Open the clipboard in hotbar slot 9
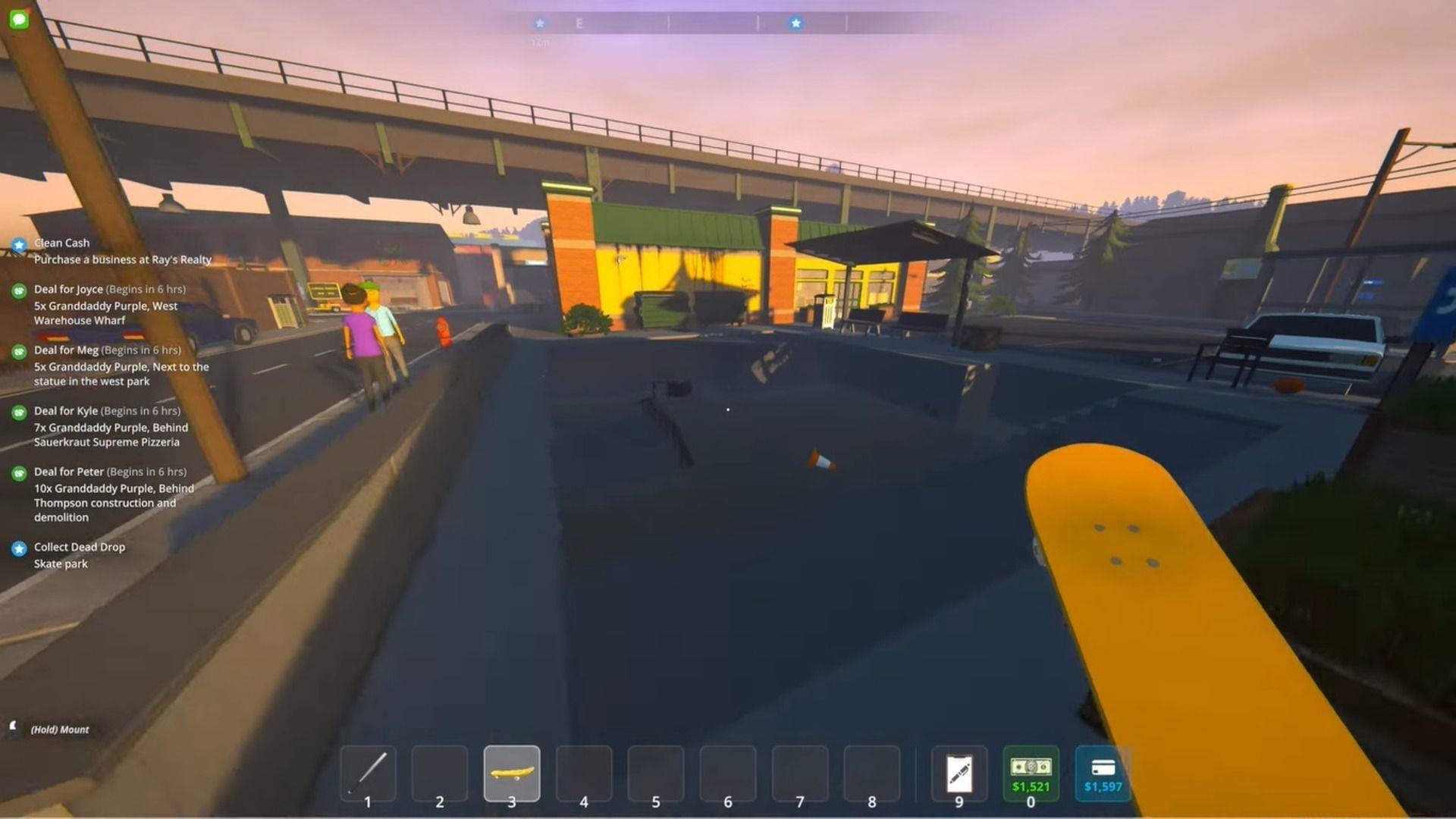The height and width of the screenshot is (819, 1456). [x=958, y=772]
